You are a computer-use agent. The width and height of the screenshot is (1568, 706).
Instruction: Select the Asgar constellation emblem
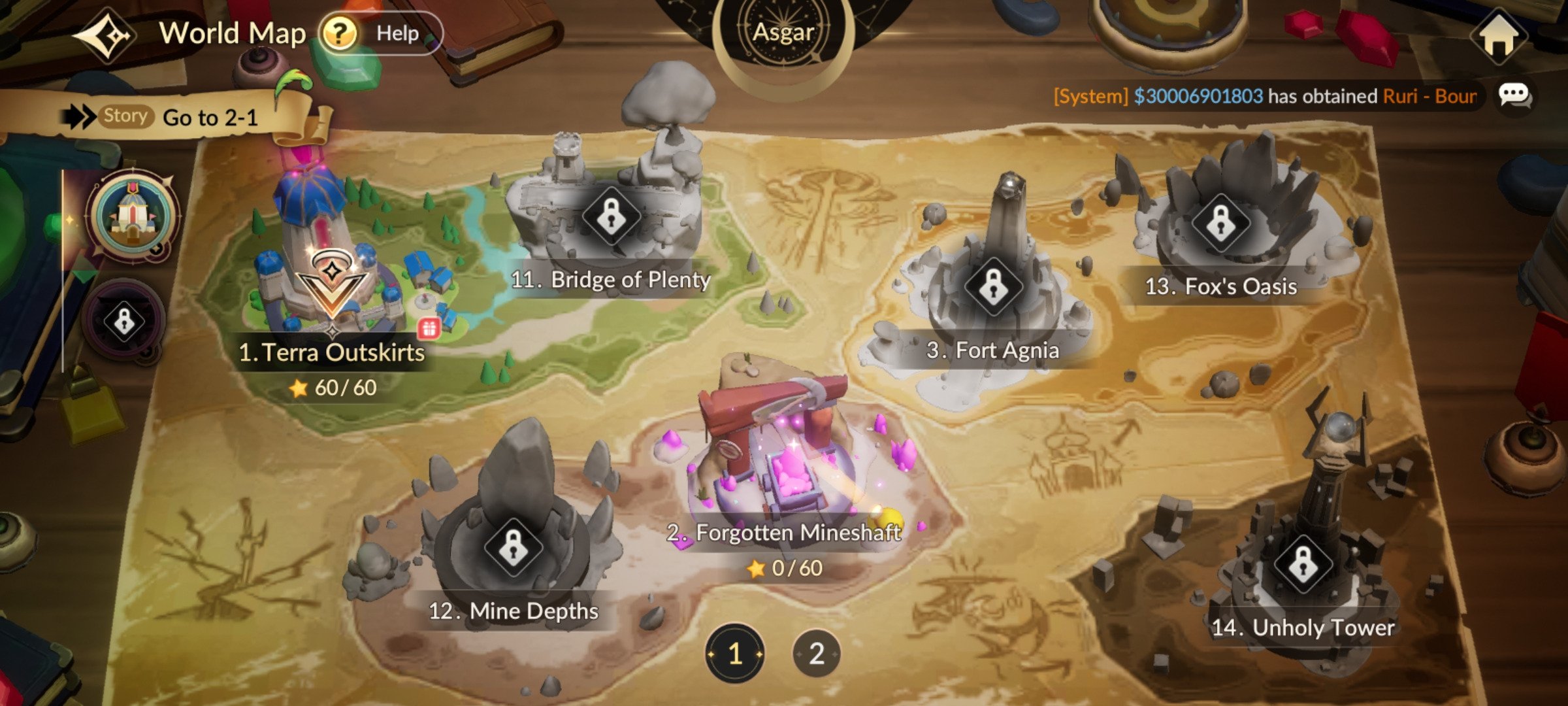[x=783, y=33]
